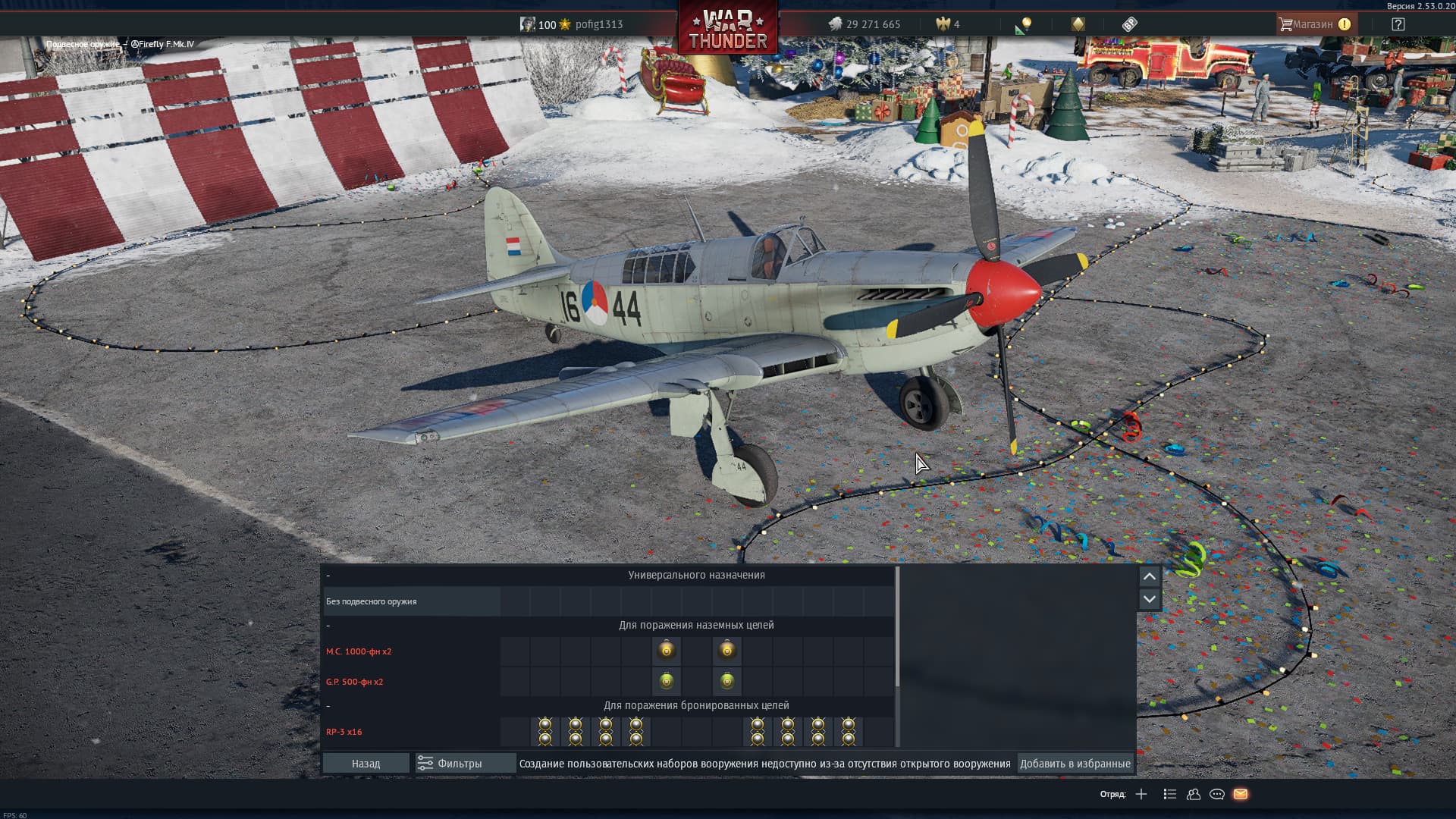Screen dimensions: 1456x819
Task: Go back with the Назад button
Action: (366, 764)
